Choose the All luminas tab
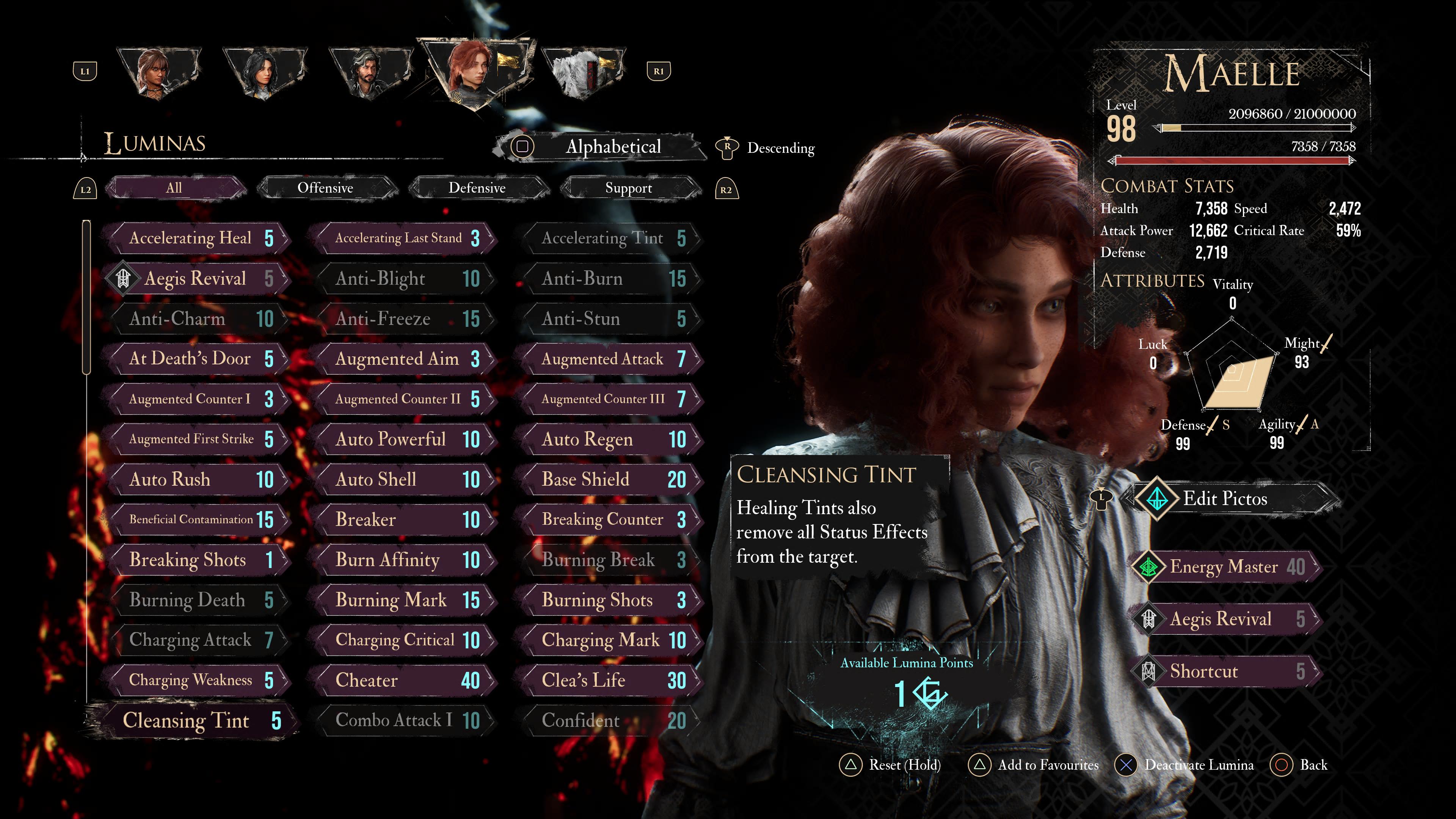Screen dimensions: 1456x819 174,188
